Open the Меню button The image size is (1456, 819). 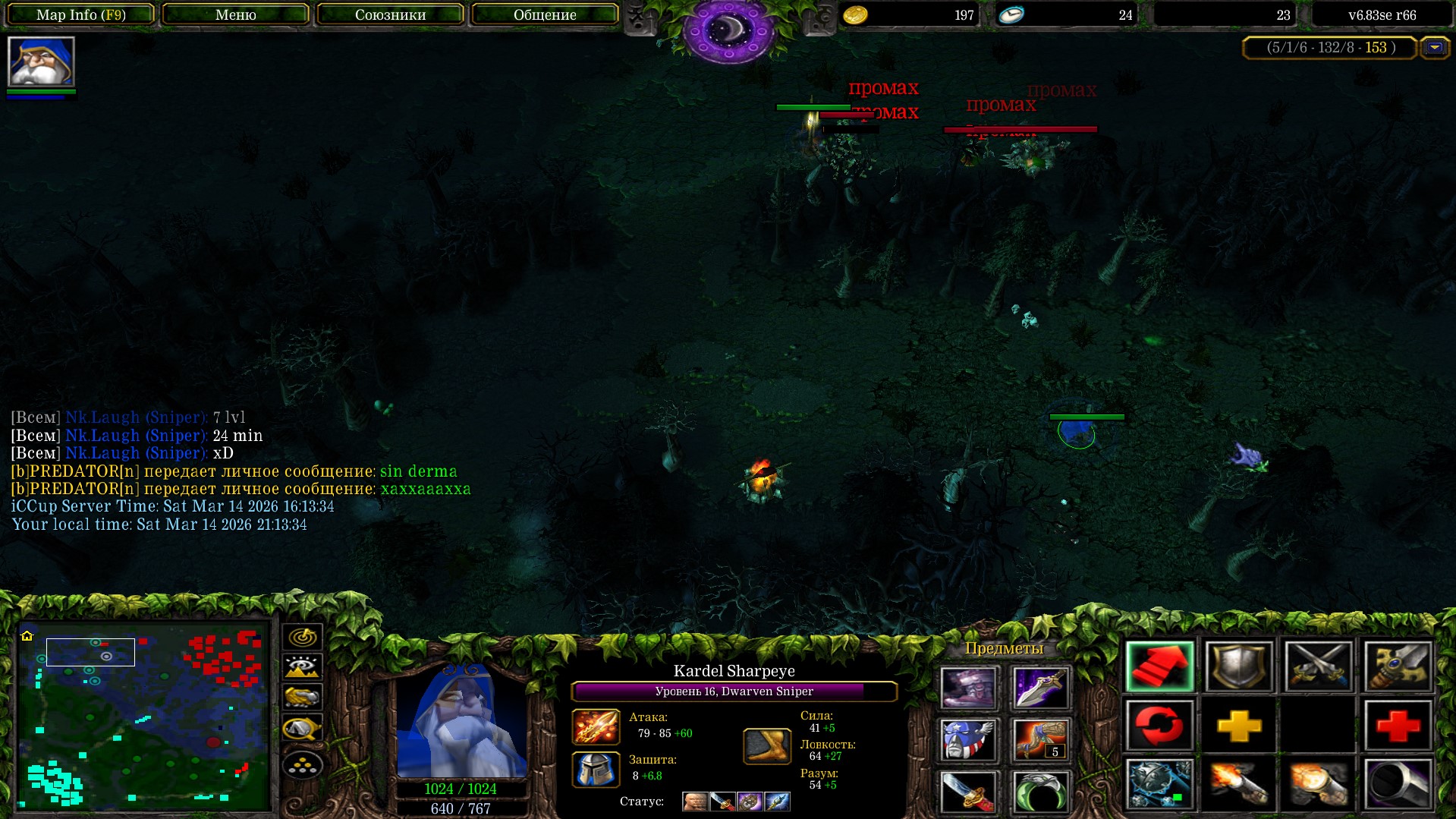235,14
